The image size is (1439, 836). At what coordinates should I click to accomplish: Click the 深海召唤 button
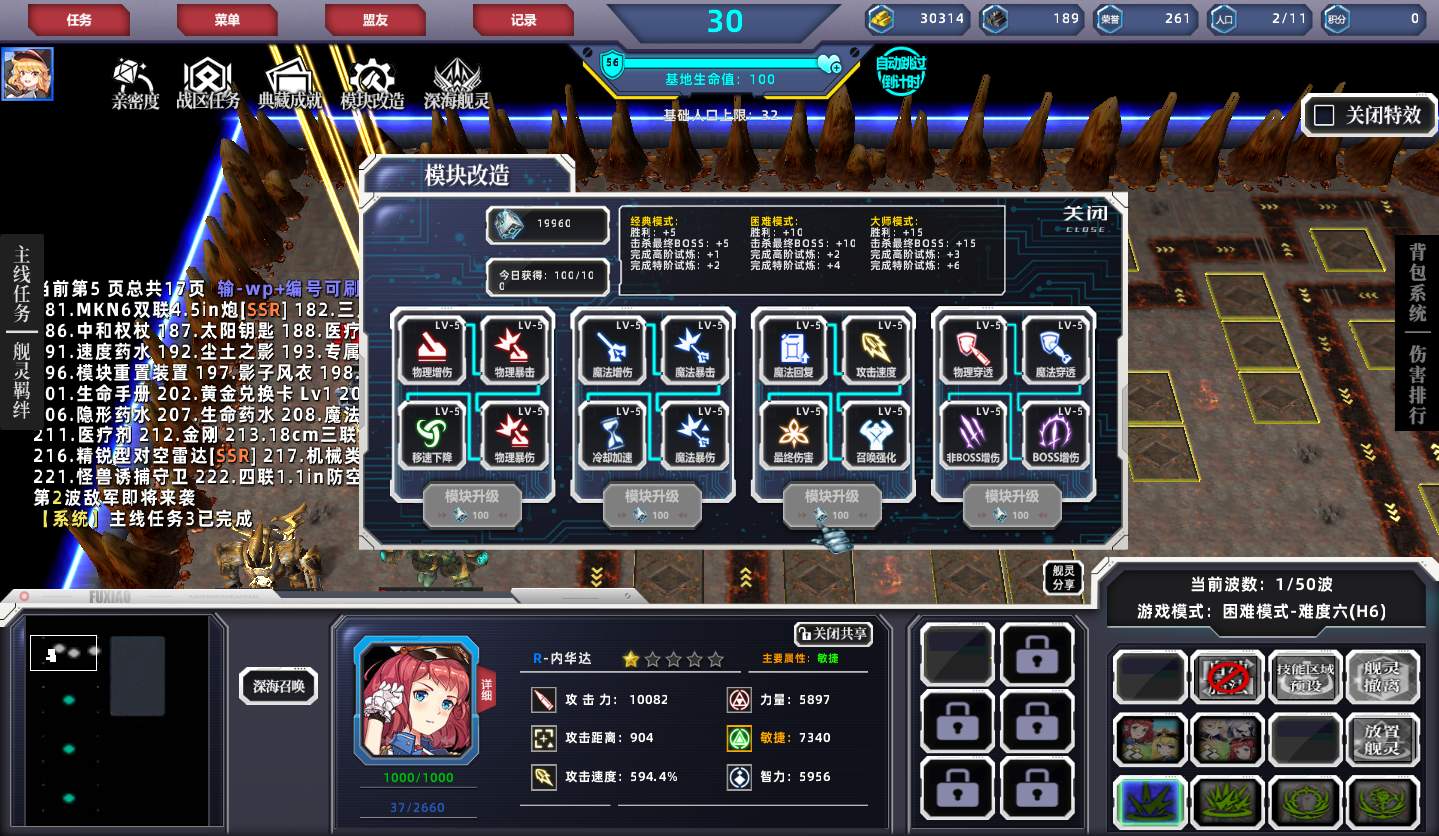click(x=278, y=686)
